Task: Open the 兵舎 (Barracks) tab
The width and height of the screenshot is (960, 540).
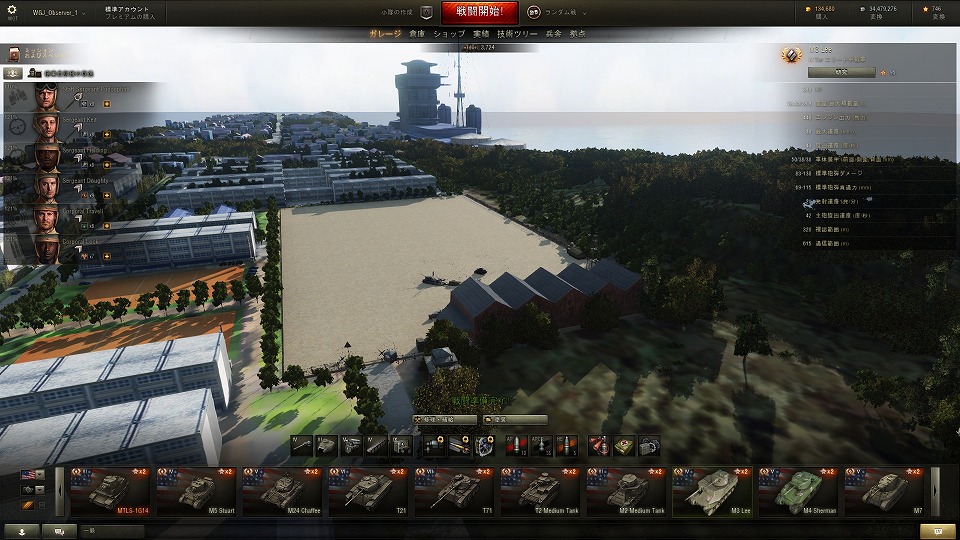Action: 553,34
